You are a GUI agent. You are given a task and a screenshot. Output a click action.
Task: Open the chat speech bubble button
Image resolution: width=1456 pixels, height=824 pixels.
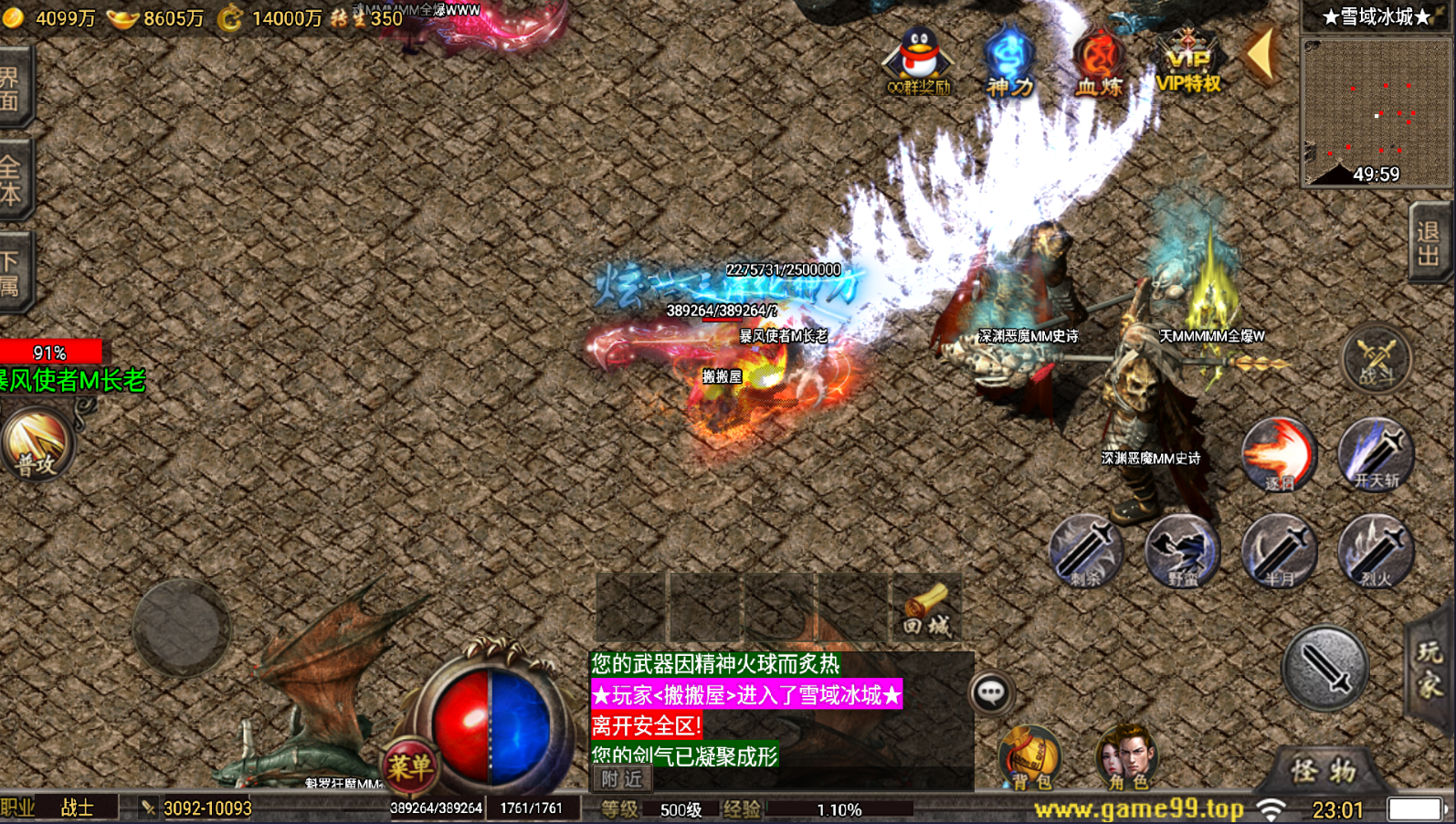991,693
